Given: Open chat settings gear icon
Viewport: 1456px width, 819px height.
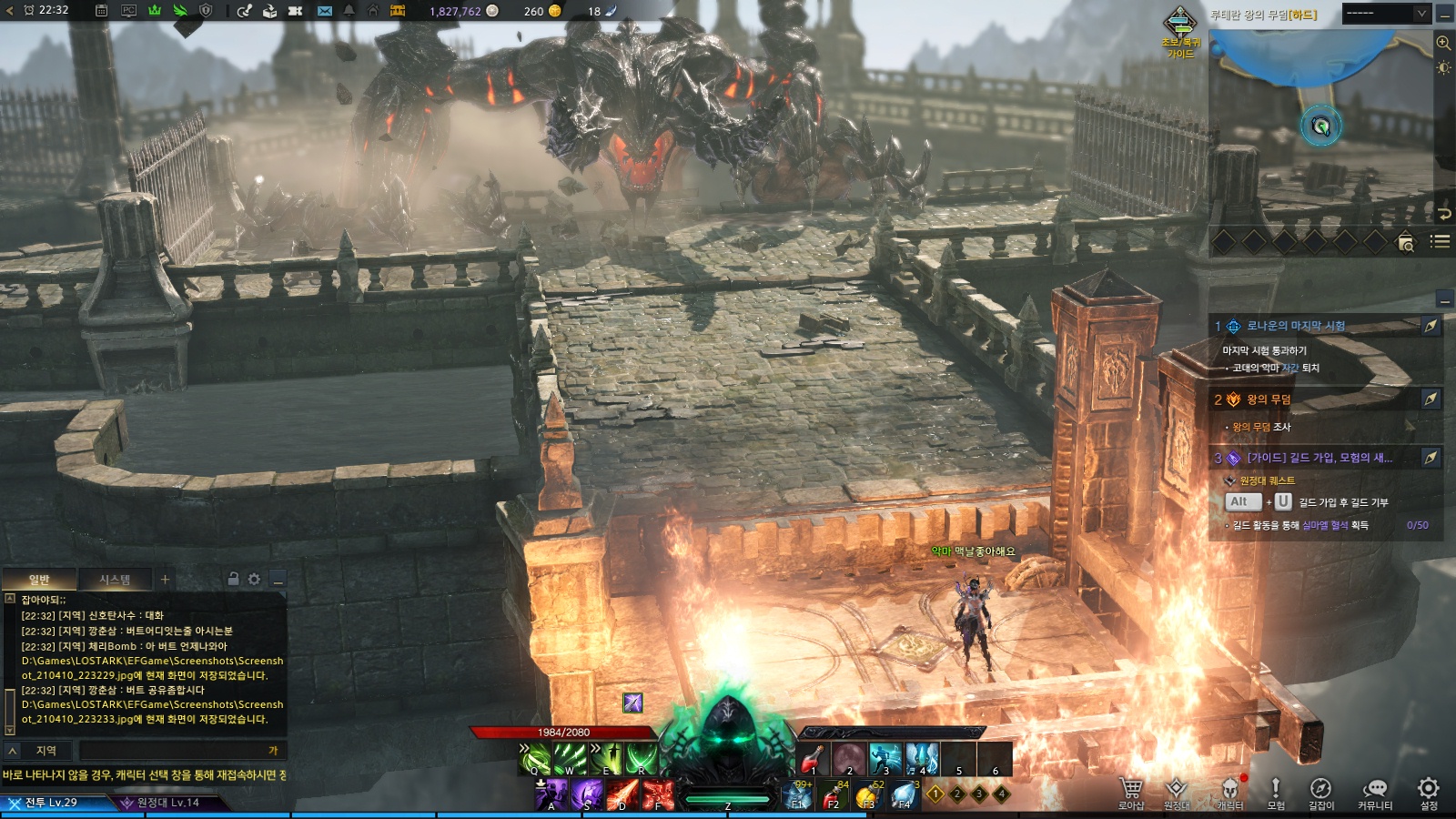Looking at the screenshot, I should point(254,579).
